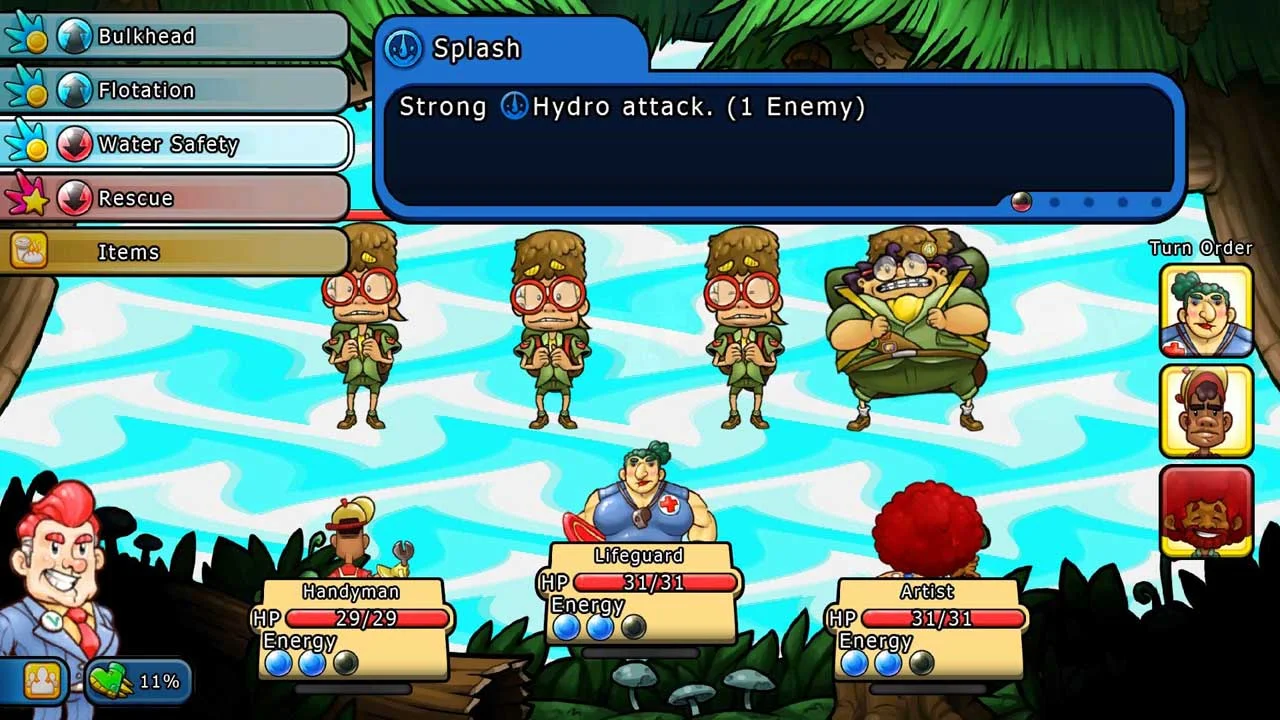Select the Hydro icon on the Splash tab
The width and height of the screenshot is (1280, 720).
(x=401, y=47)
